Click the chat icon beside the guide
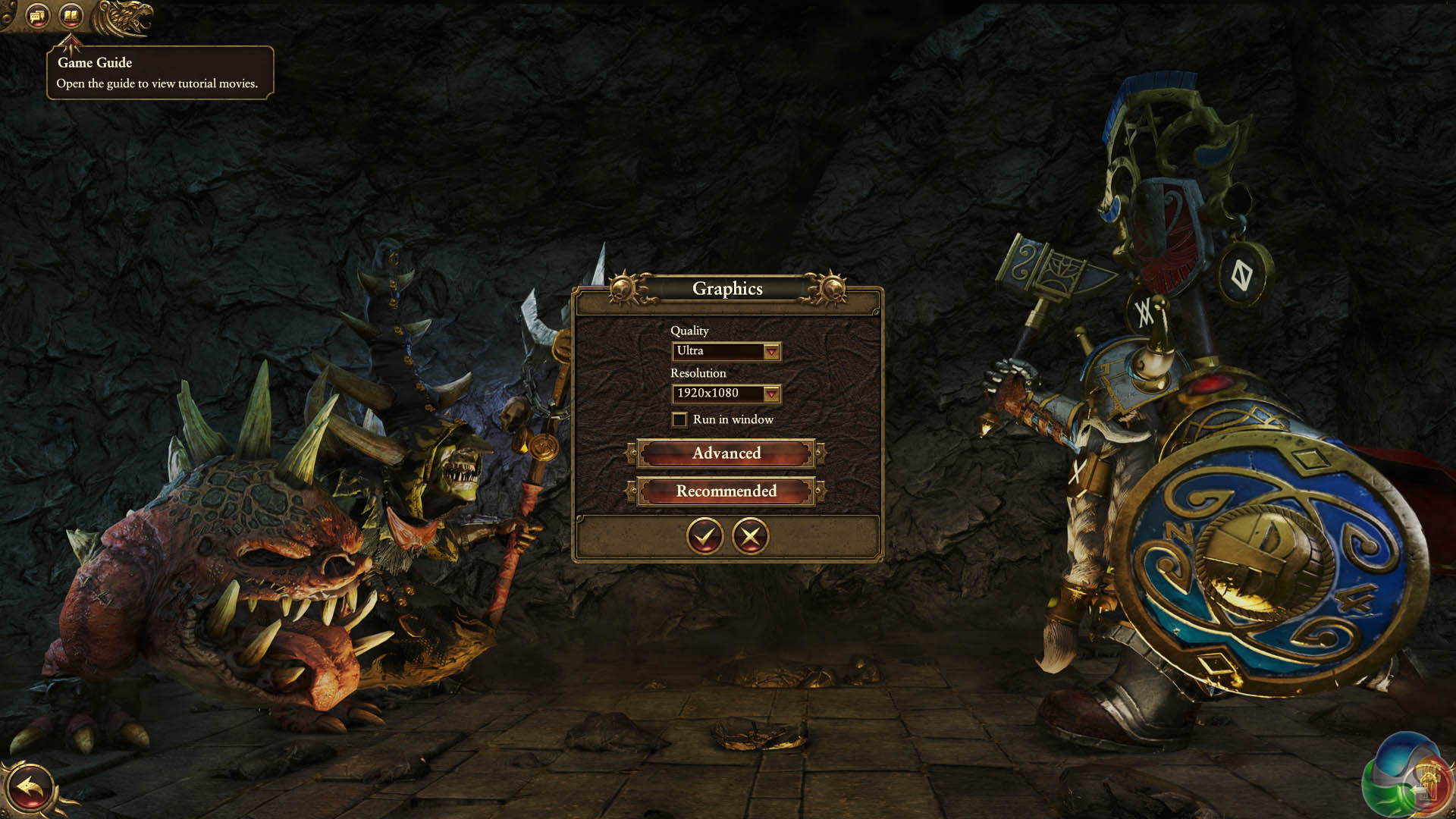Screen dimensions: 1456x819 pyautogui.click(x=38, y=14)
